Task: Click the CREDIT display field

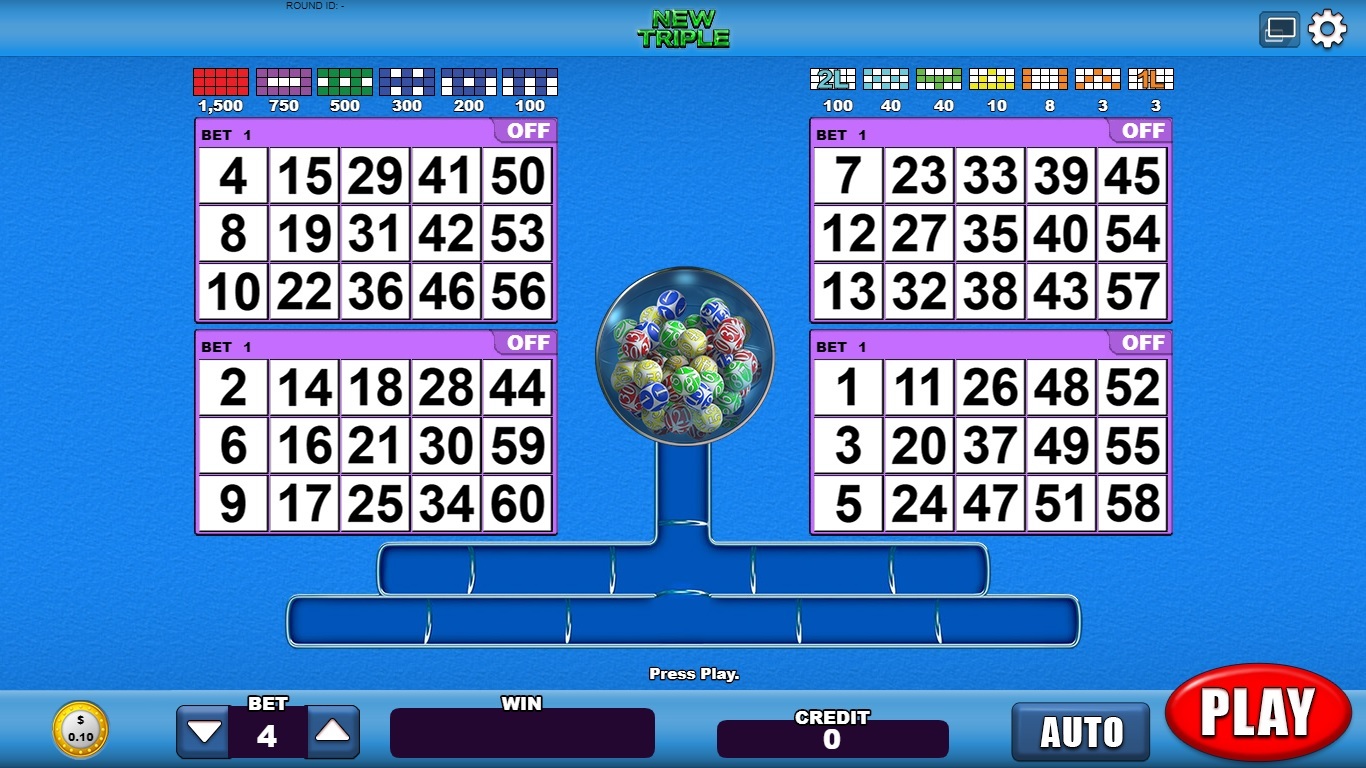Action: click(835, 738)
